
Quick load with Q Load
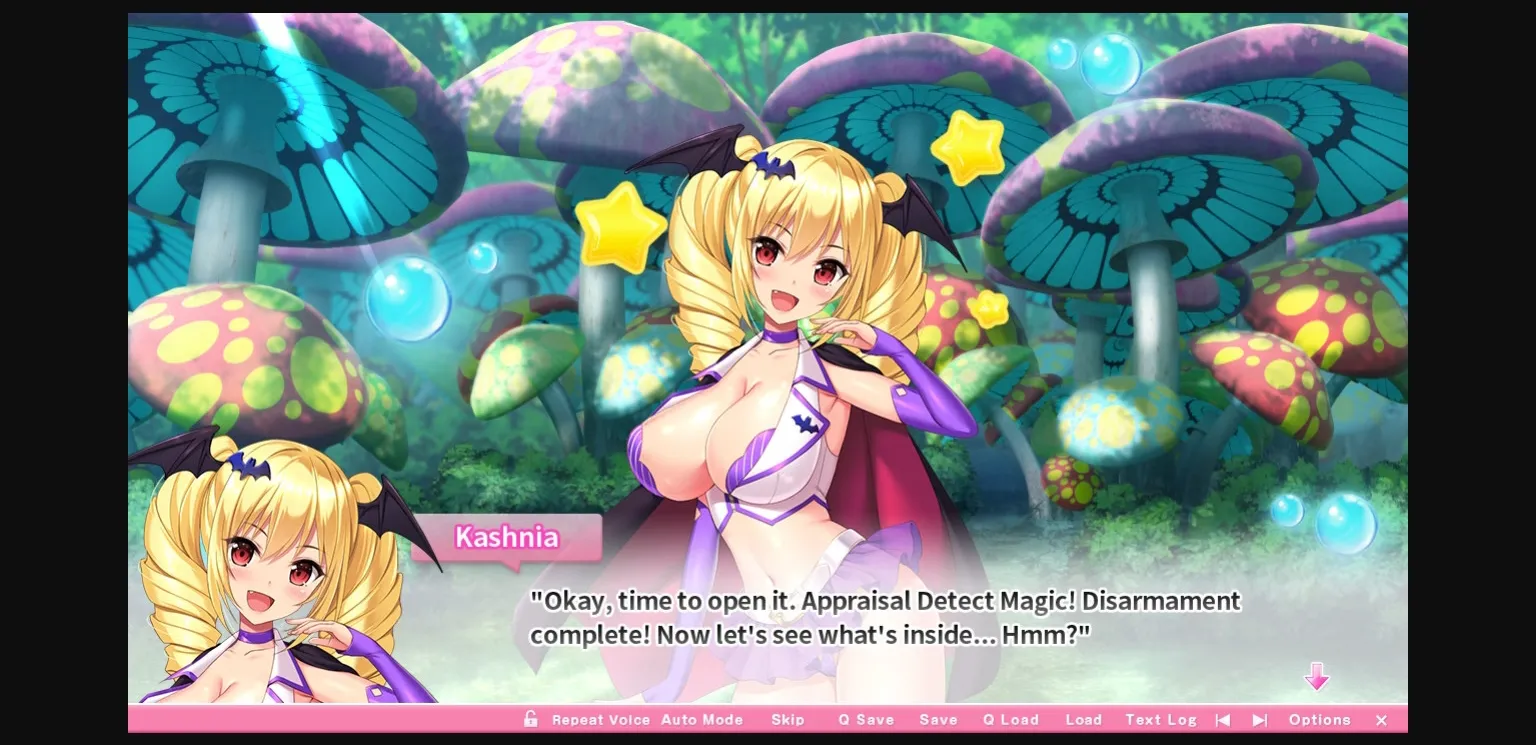click(x=1010, y=719)
